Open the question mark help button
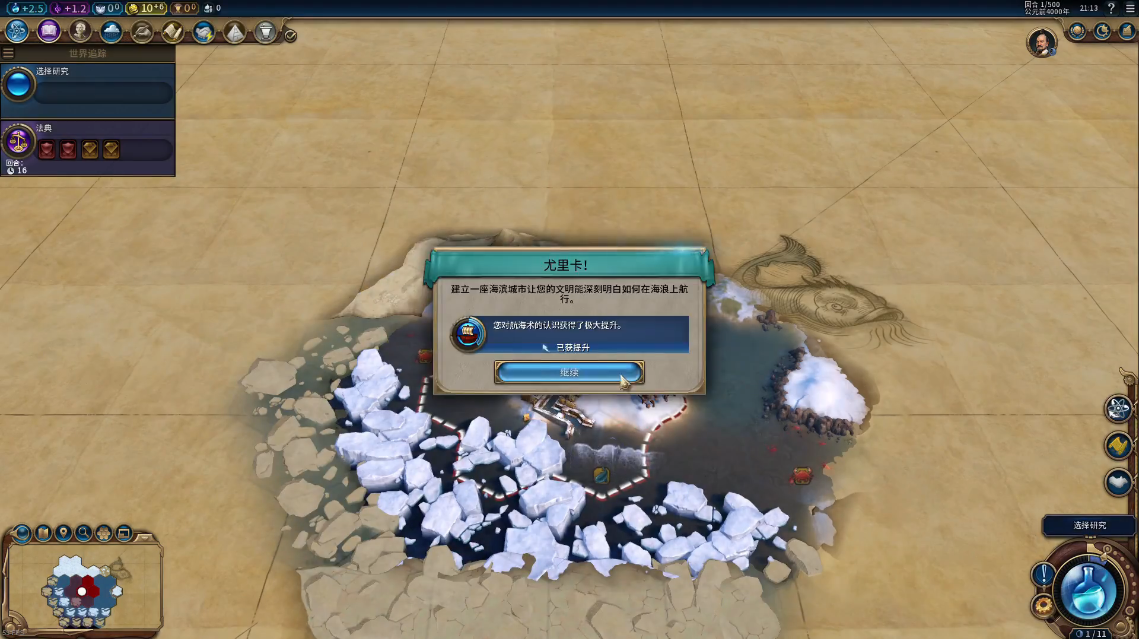 (x=1111, y=8)
